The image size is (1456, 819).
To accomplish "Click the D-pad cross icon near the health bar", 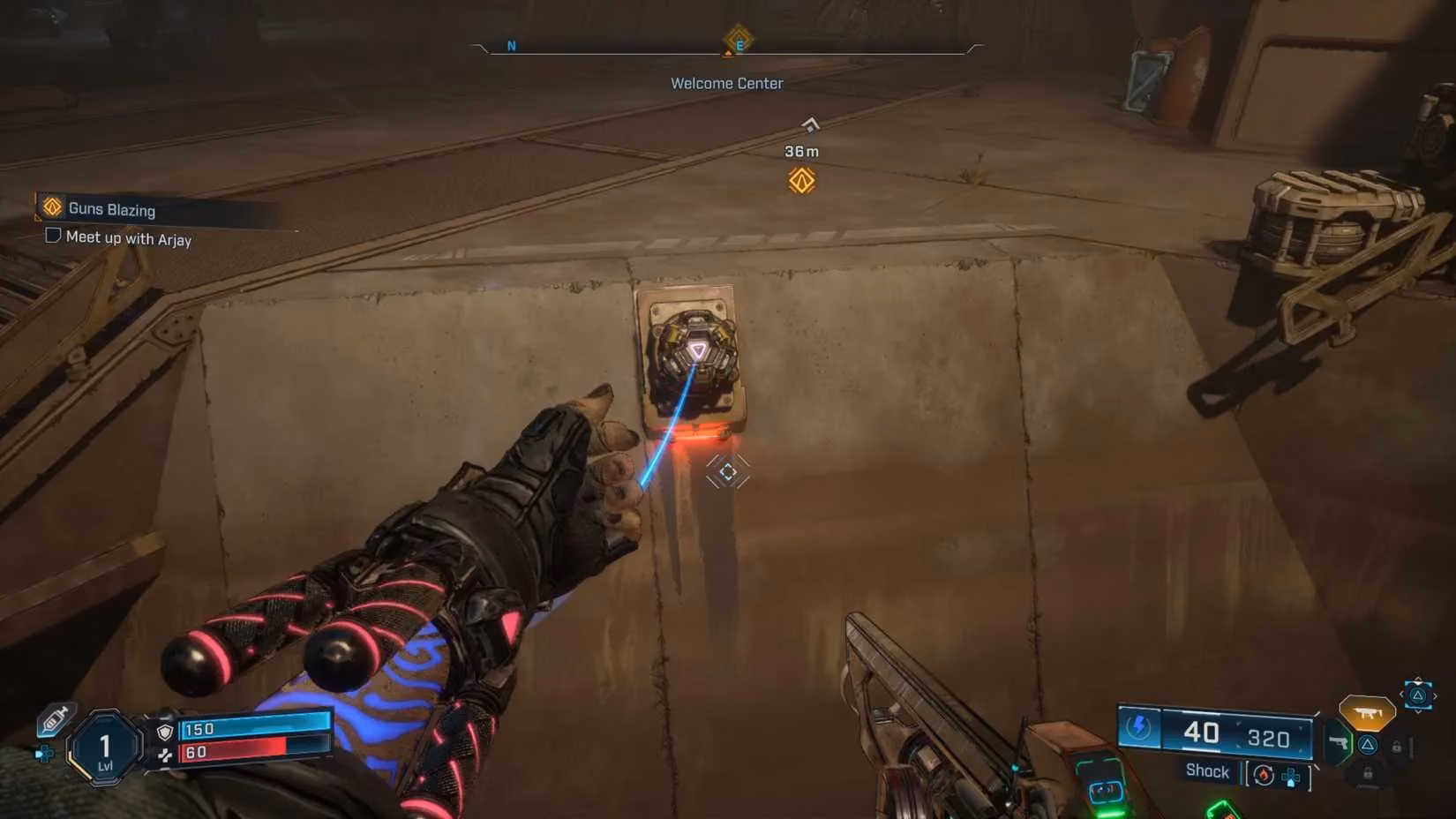I will click(x=44, y=754).
